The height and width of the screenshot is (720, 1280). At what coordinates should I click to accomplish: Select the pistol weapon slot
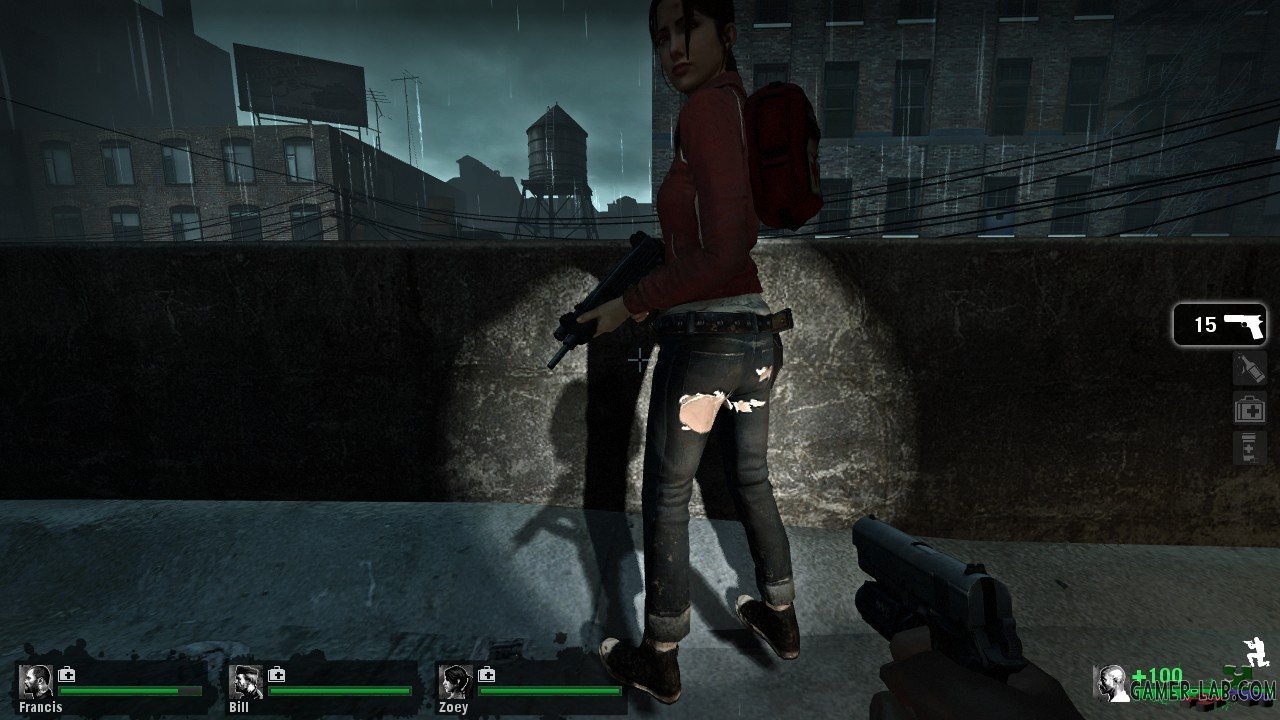click(1219, 325)
